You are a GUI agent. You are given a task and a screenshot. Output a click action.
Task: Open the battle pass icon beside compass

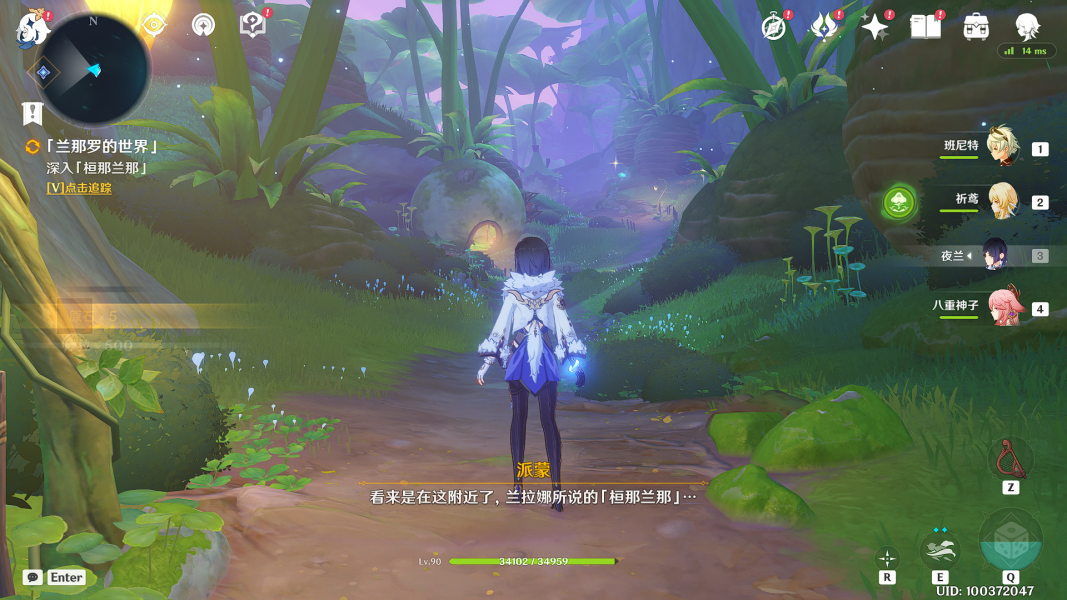[x=824, y=28]
